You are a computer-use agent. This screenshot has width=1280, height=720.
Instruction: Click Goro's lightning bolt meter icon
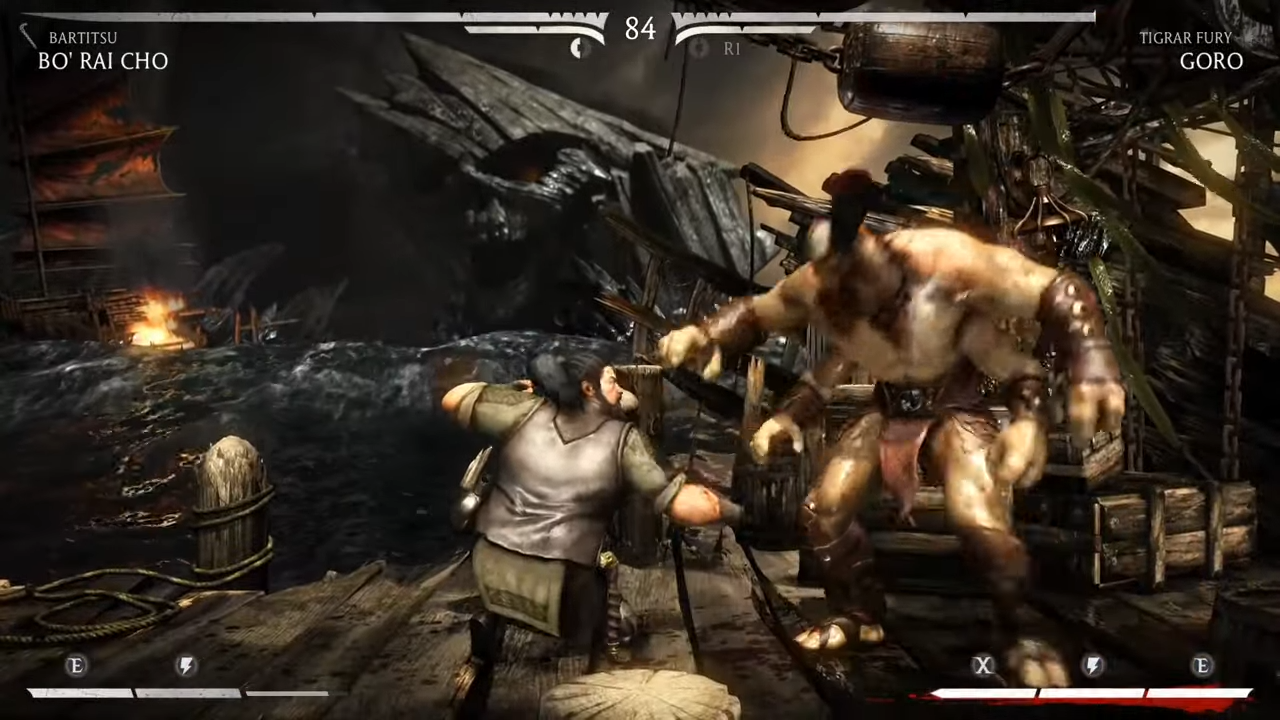pyautogui.click(x=1093, y=666)
